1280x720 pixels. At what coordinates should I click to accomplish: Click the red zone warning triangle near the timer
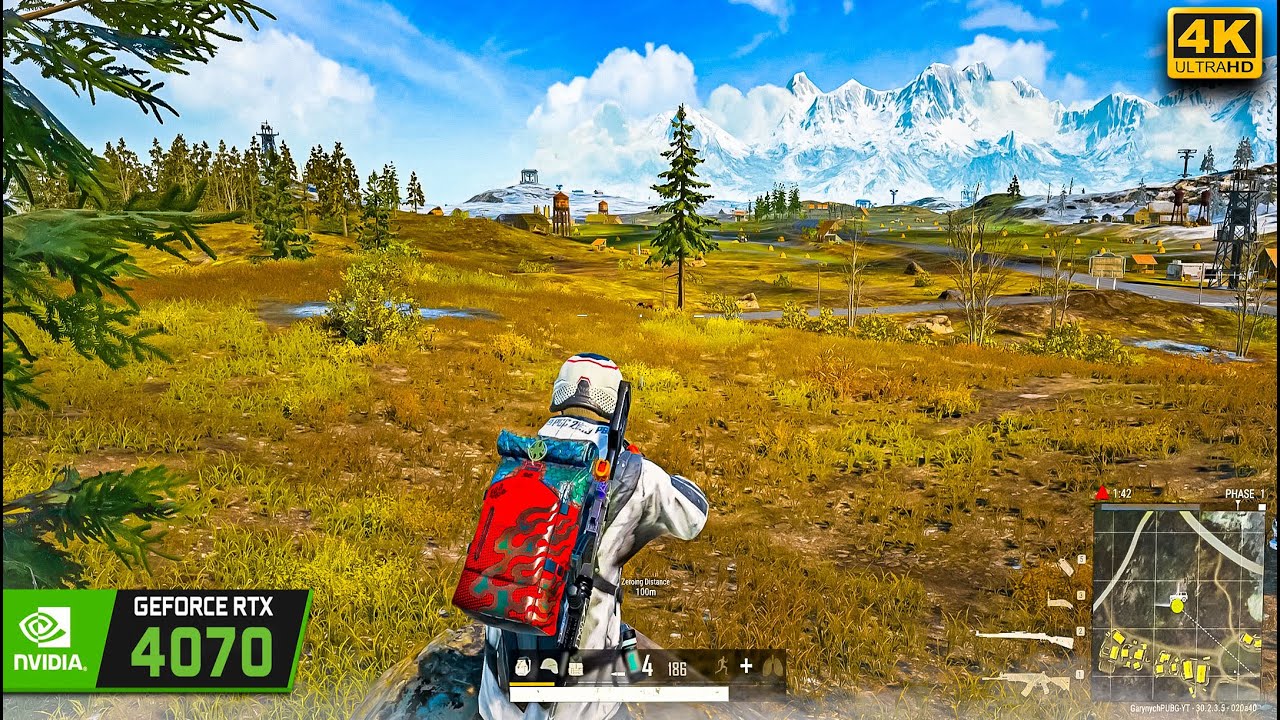tap(1102, 491)
